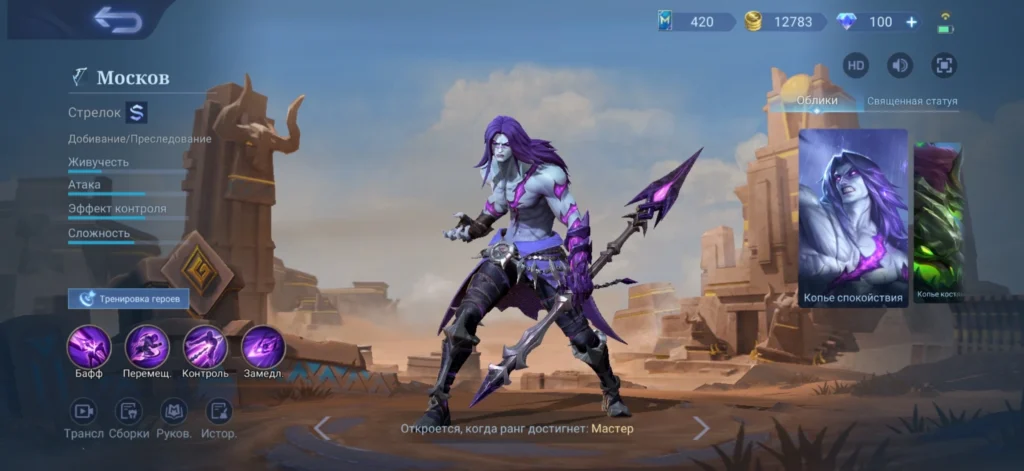
Task: Enter fullscreen hero view
Action: [x=944, y=66]
